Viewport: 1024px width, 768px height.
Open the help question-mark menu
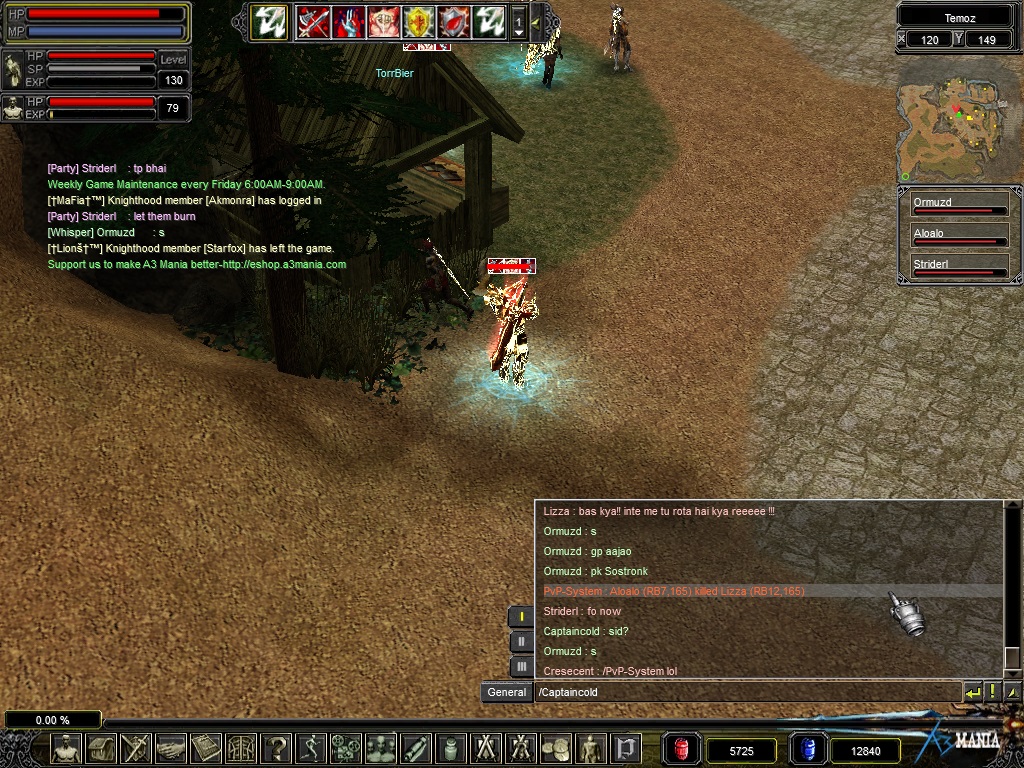276,748
